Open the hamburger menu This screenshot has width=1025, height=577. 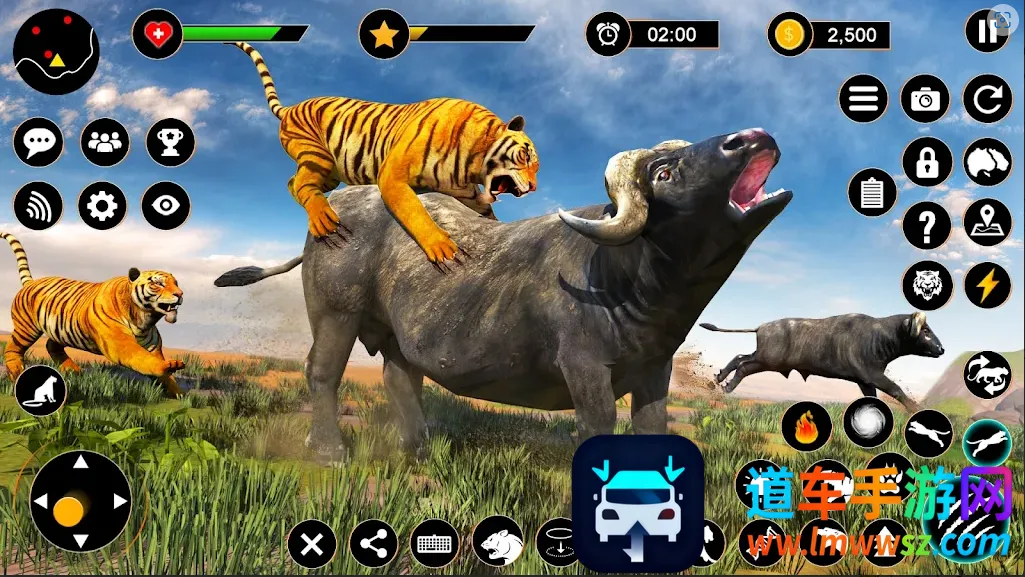pos(864,98)
